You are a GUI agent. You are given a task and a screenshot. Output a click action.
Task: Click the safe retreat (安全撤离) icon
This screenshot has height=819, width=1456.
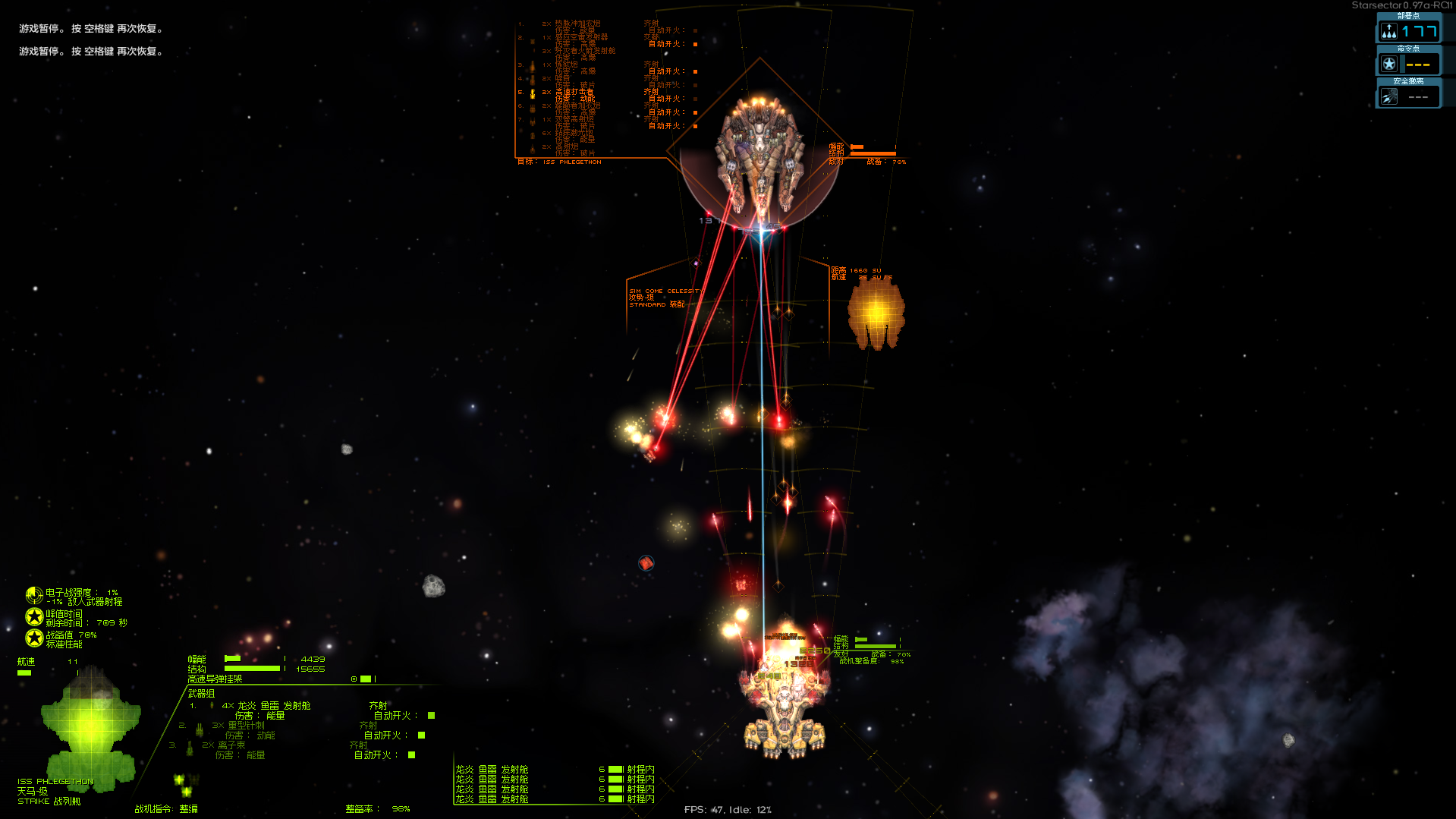tap(1388, 97)
